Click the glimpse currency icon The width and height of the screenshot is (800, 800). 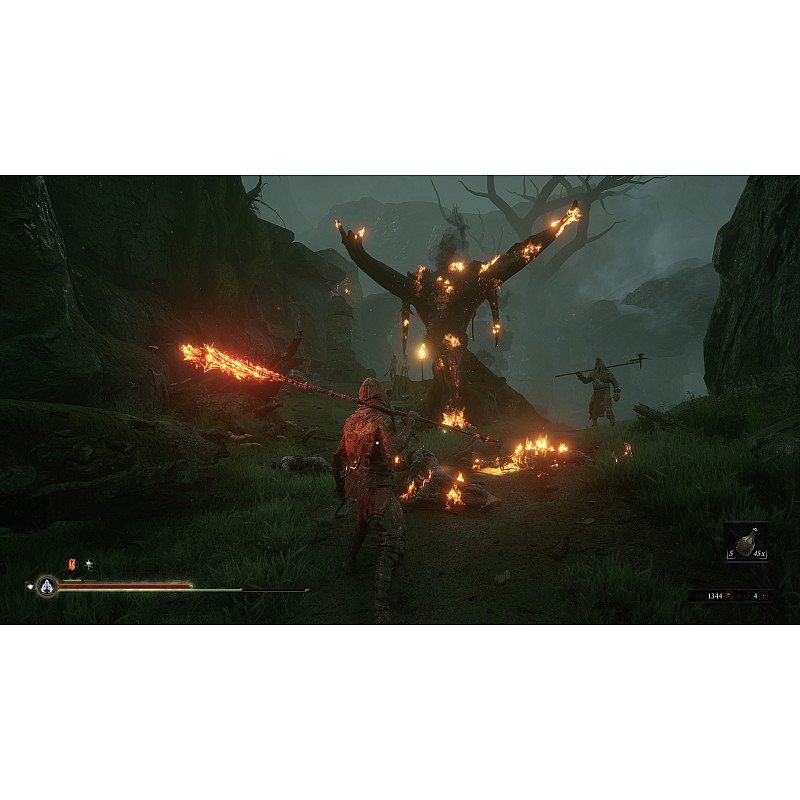coord(765,596)
